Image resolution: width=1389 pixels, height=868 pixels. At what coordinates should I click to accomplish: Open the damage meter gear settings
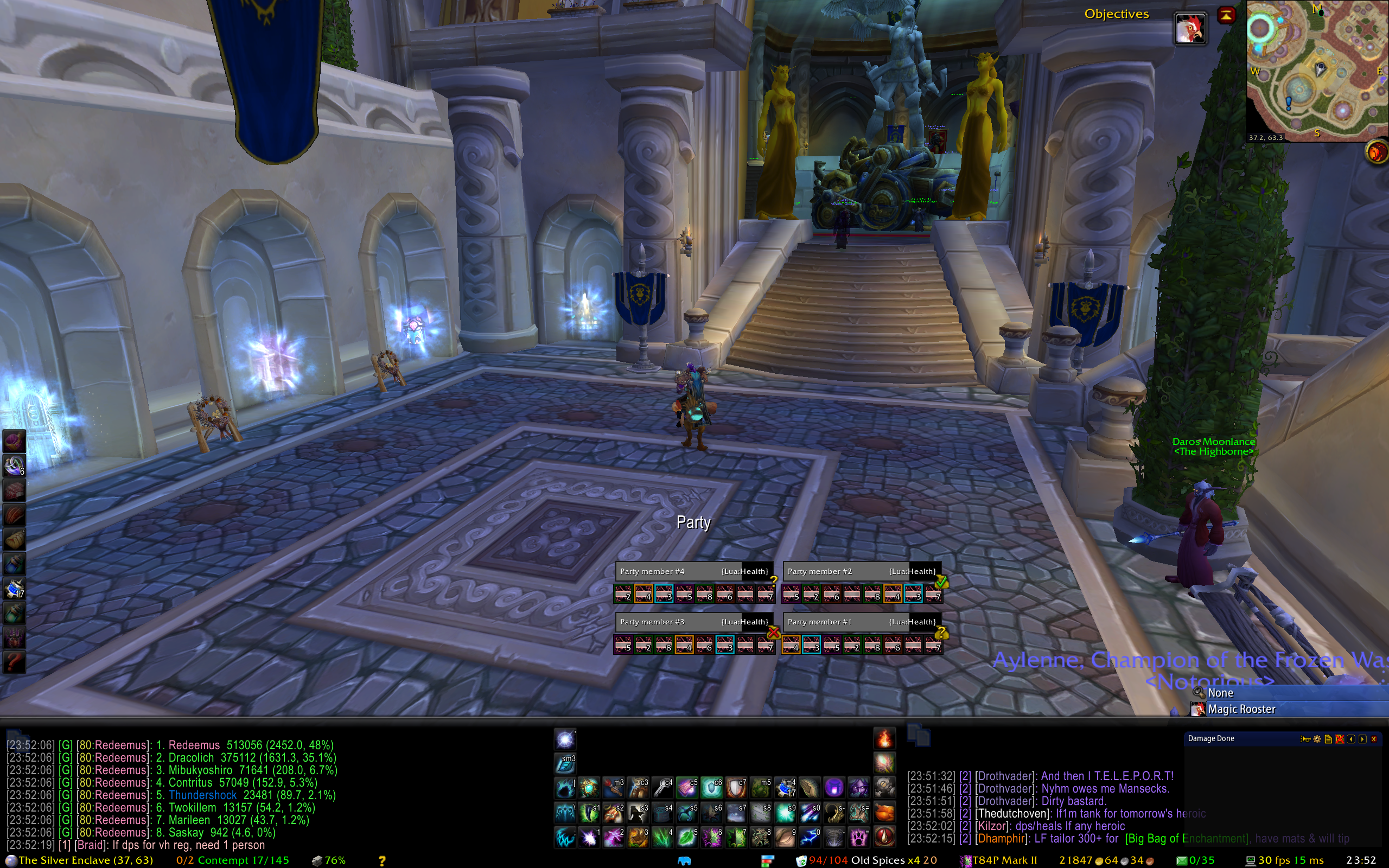coord(1317,739)
